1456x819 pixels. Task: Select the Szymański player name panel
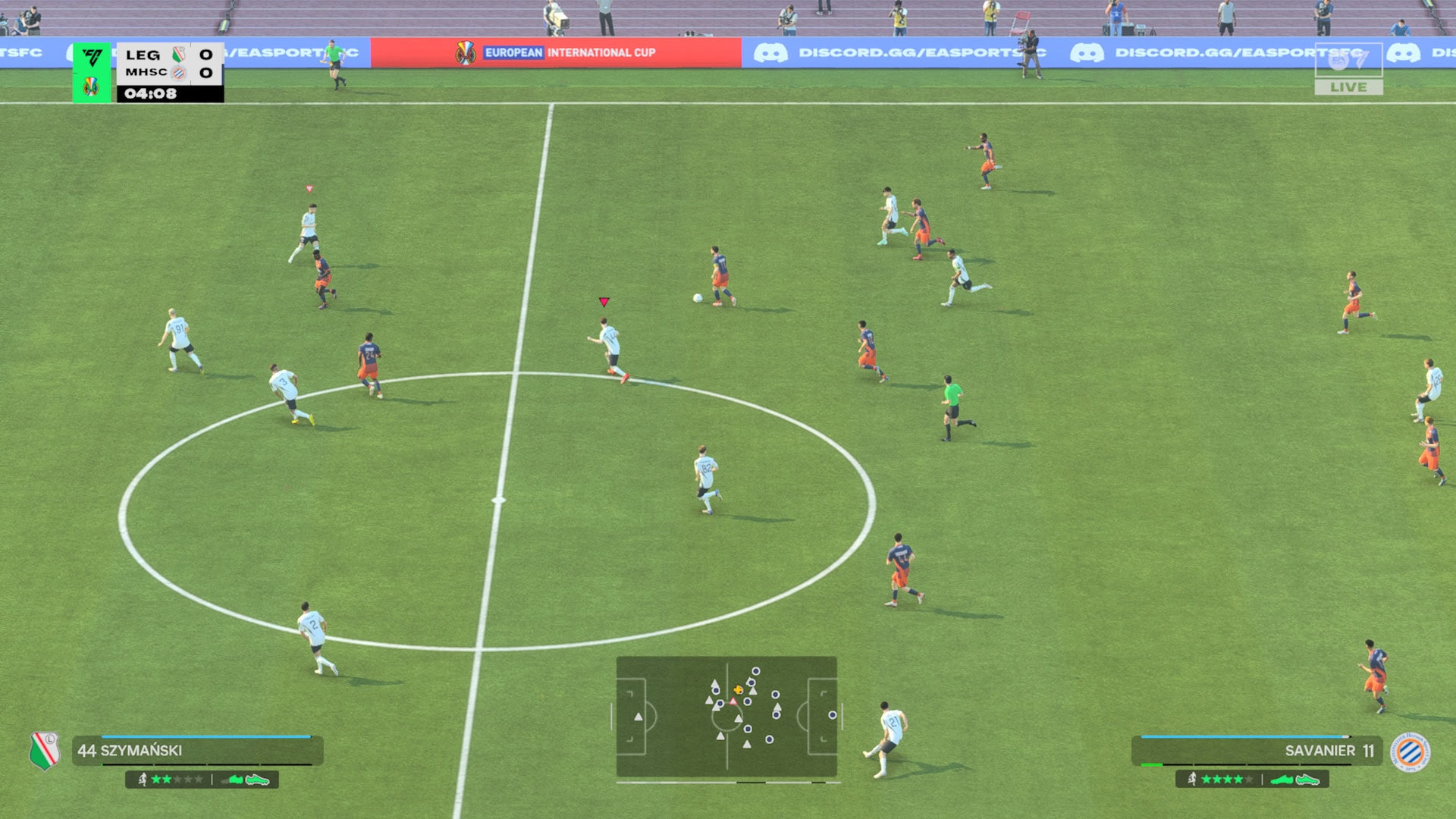point(197,751)
